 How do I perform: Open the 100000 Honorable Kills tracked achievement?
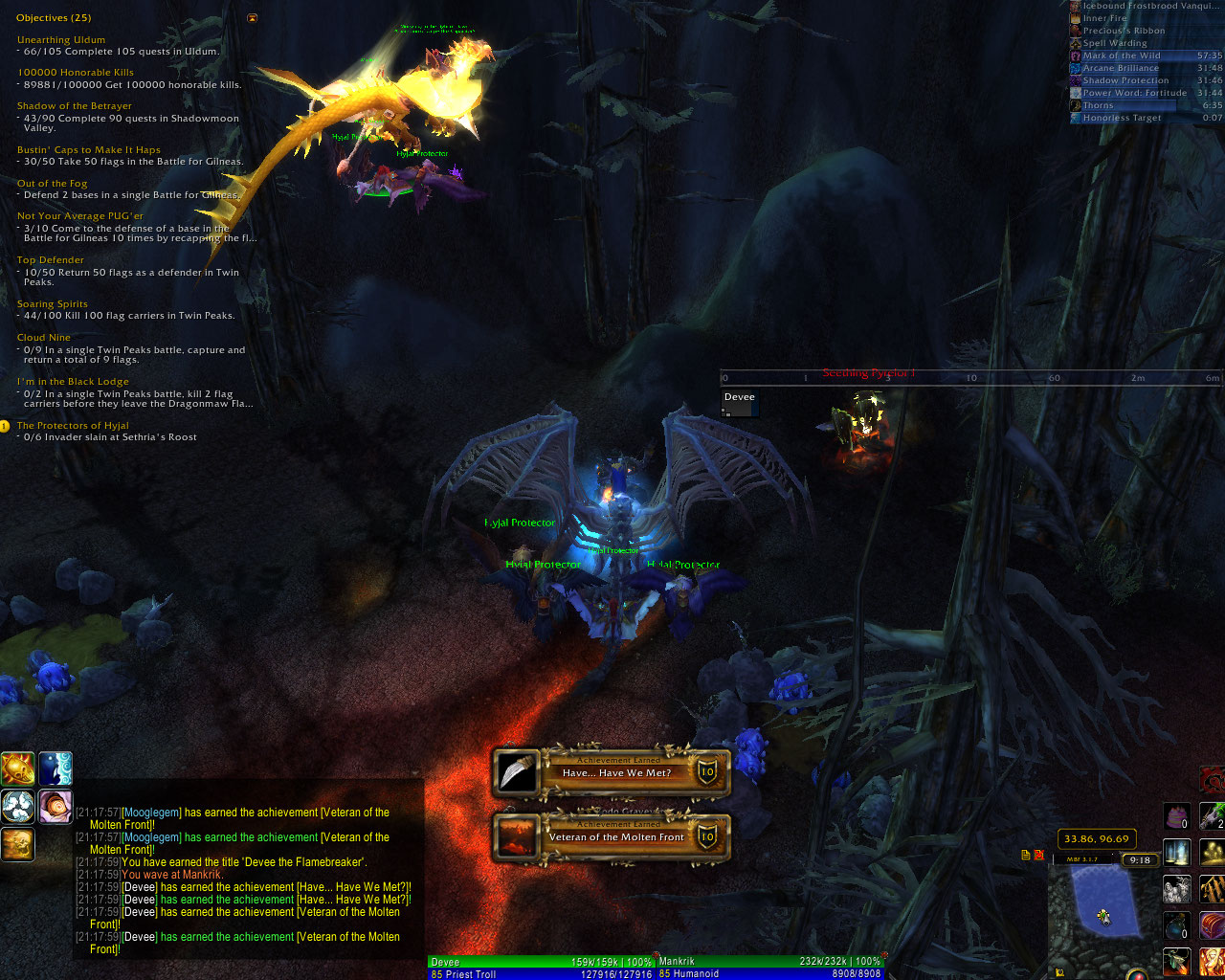[76, 73]
